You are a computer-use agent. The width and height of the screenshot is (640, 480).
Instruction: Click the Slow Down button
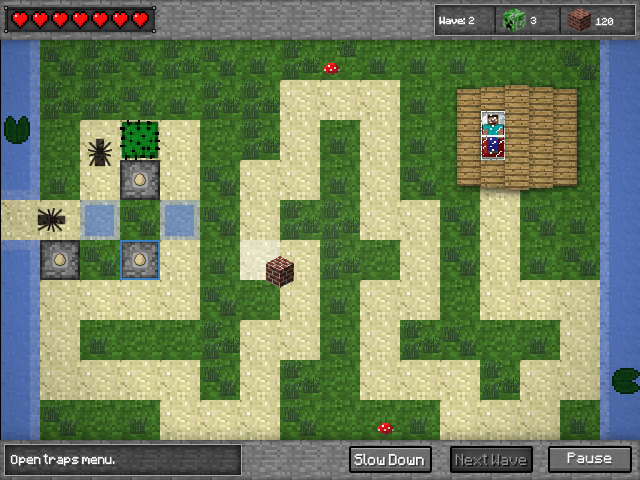pyautogui.click(x=390, y=460)
